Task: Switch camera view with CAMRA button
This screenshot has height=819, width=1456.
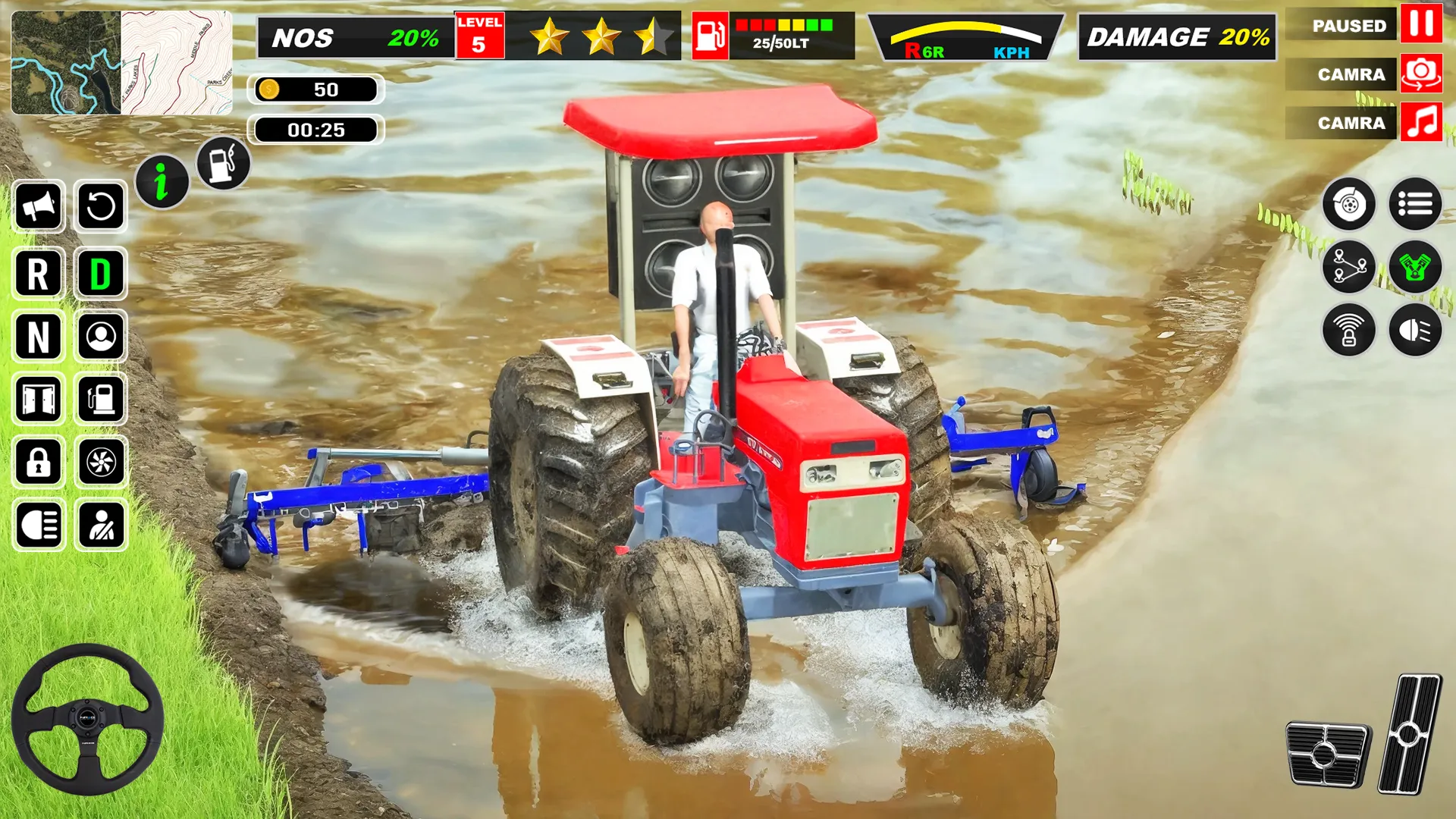Action: pos(1352,74)
